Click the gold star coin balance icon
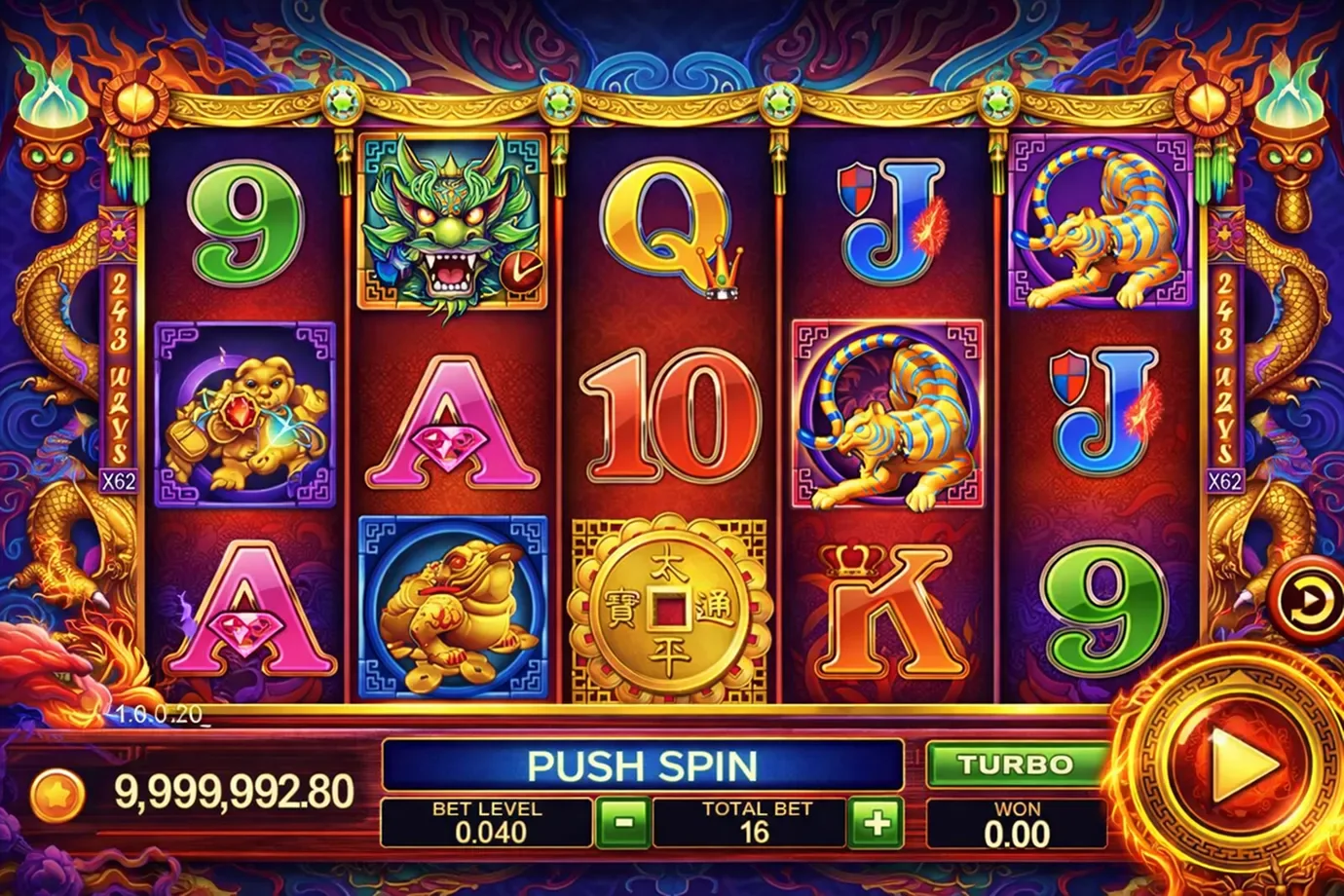The height and width of the screenshot is (896, 1344). tap(57, 794)
